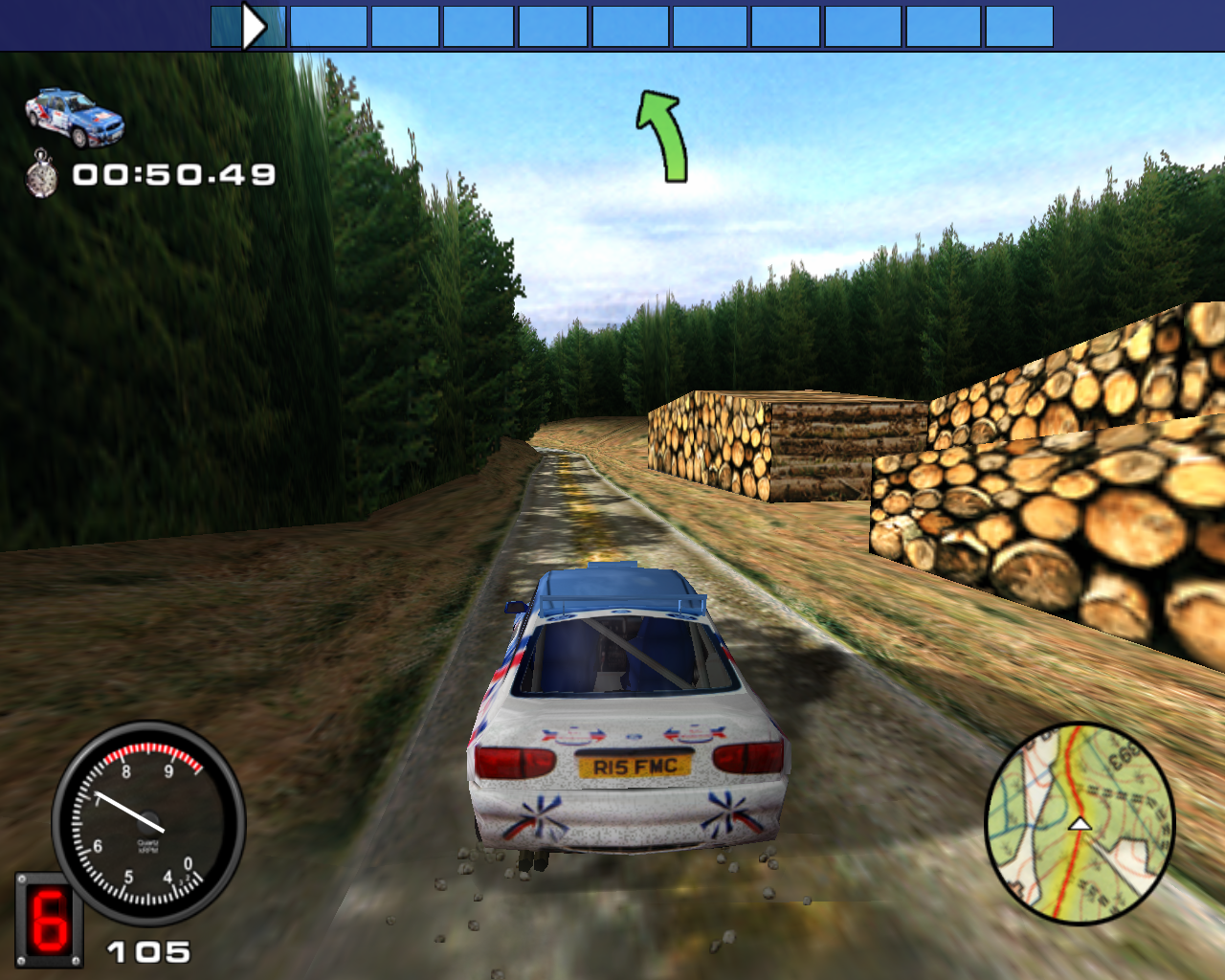
Task: Click the red gear indicator box
Action: pos(48,920)
